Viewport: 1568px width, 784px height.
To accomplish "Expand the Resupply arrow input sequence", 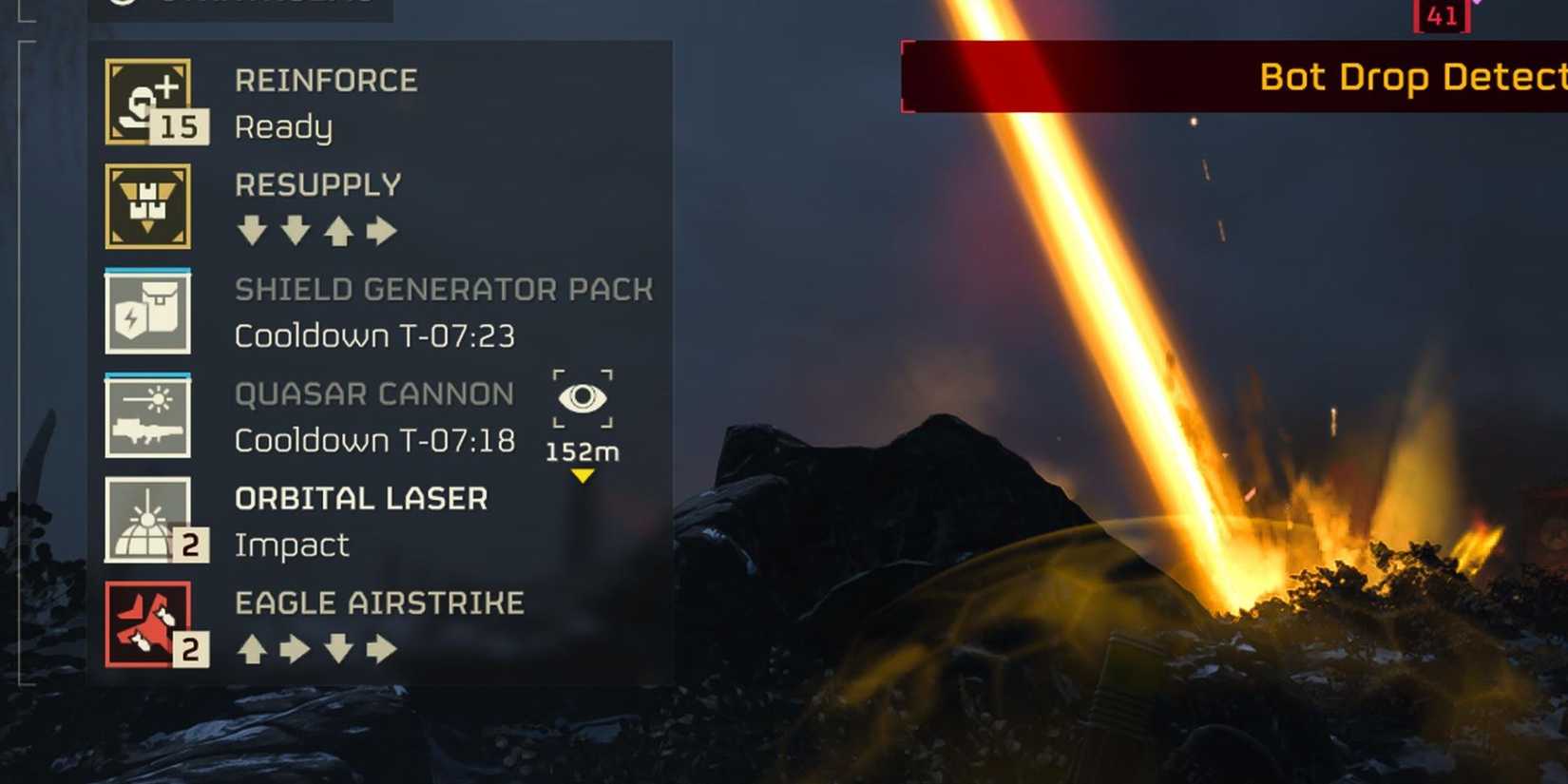I will 317,230.
